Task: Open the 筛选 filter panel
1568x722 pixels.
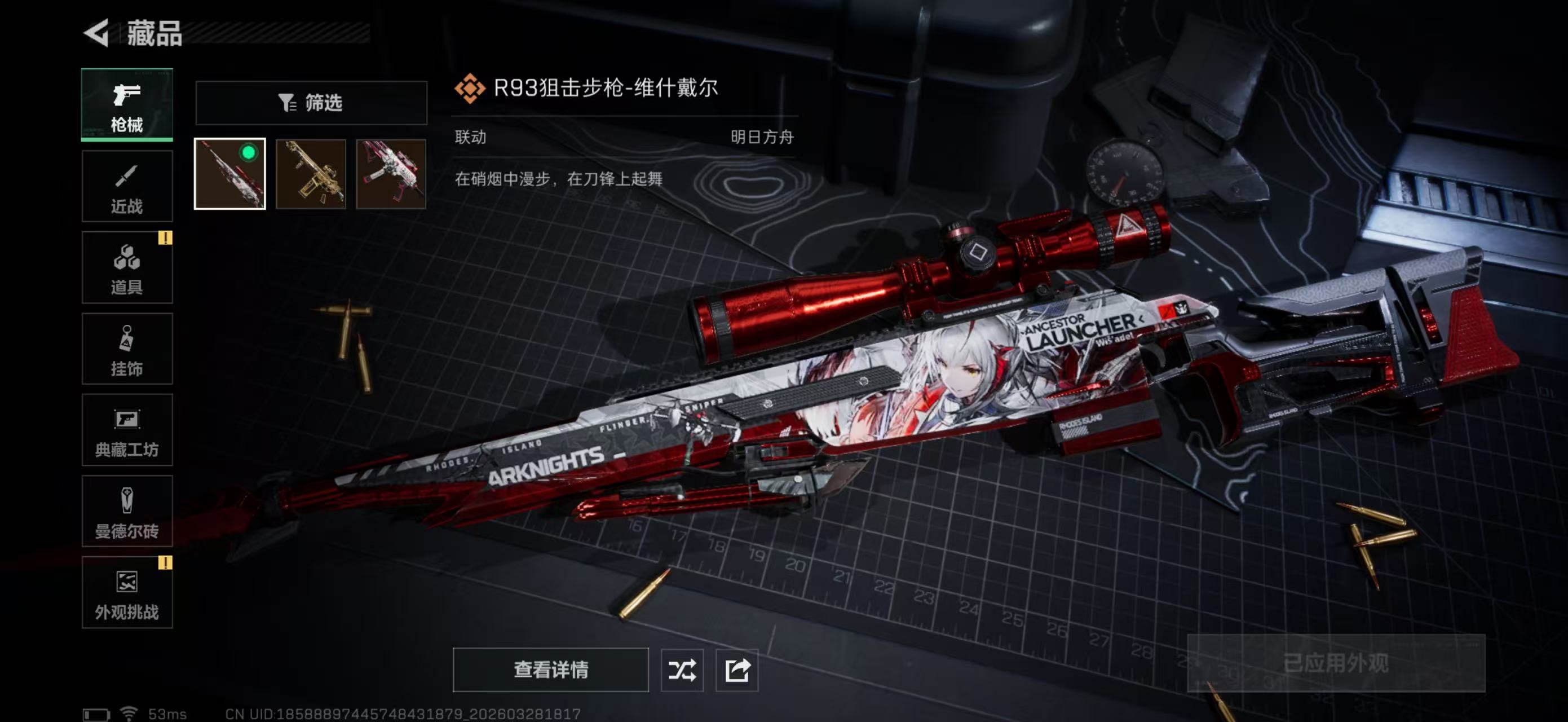Action: [x=312, y=103]
